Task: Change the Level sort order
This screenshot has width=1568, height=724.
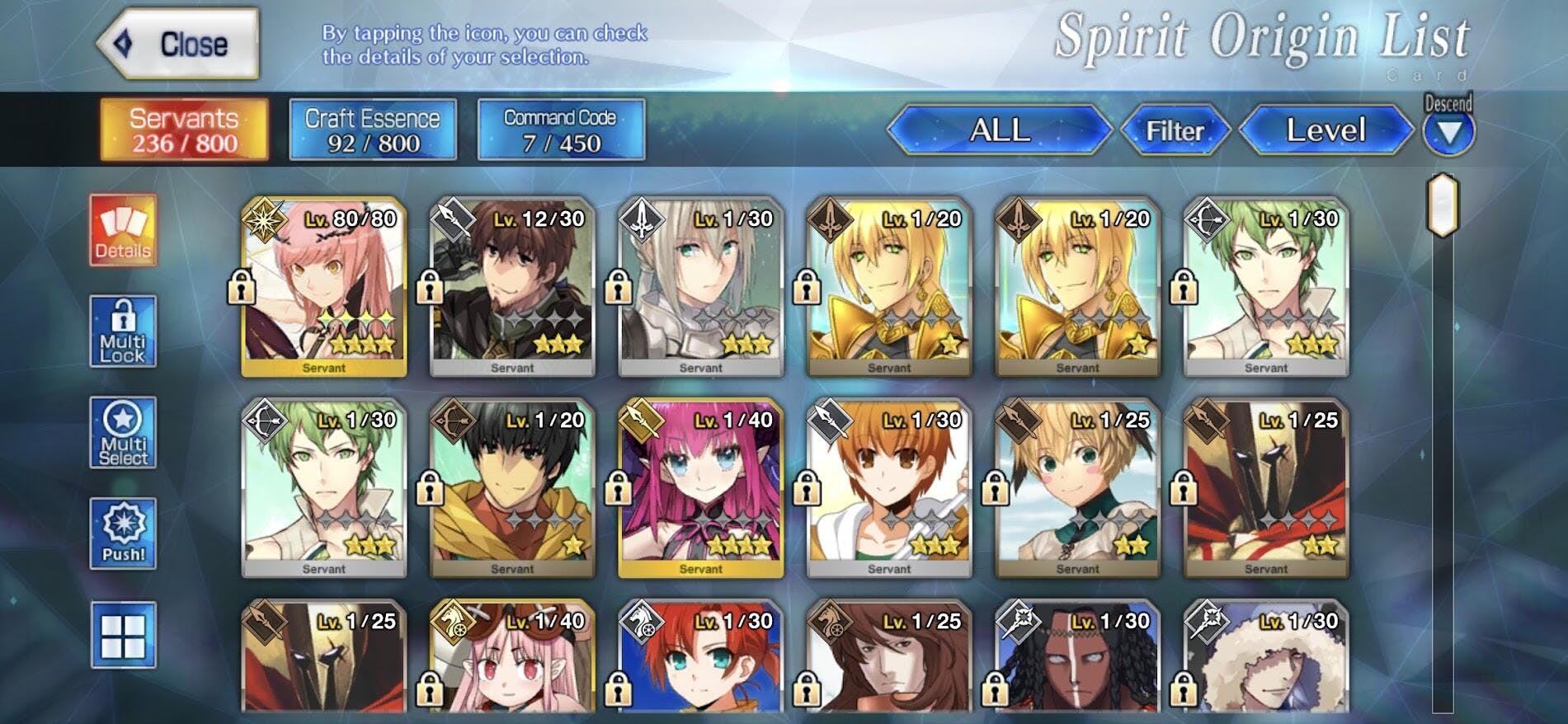Action: pyautogui.click(x=1326, y=130)
